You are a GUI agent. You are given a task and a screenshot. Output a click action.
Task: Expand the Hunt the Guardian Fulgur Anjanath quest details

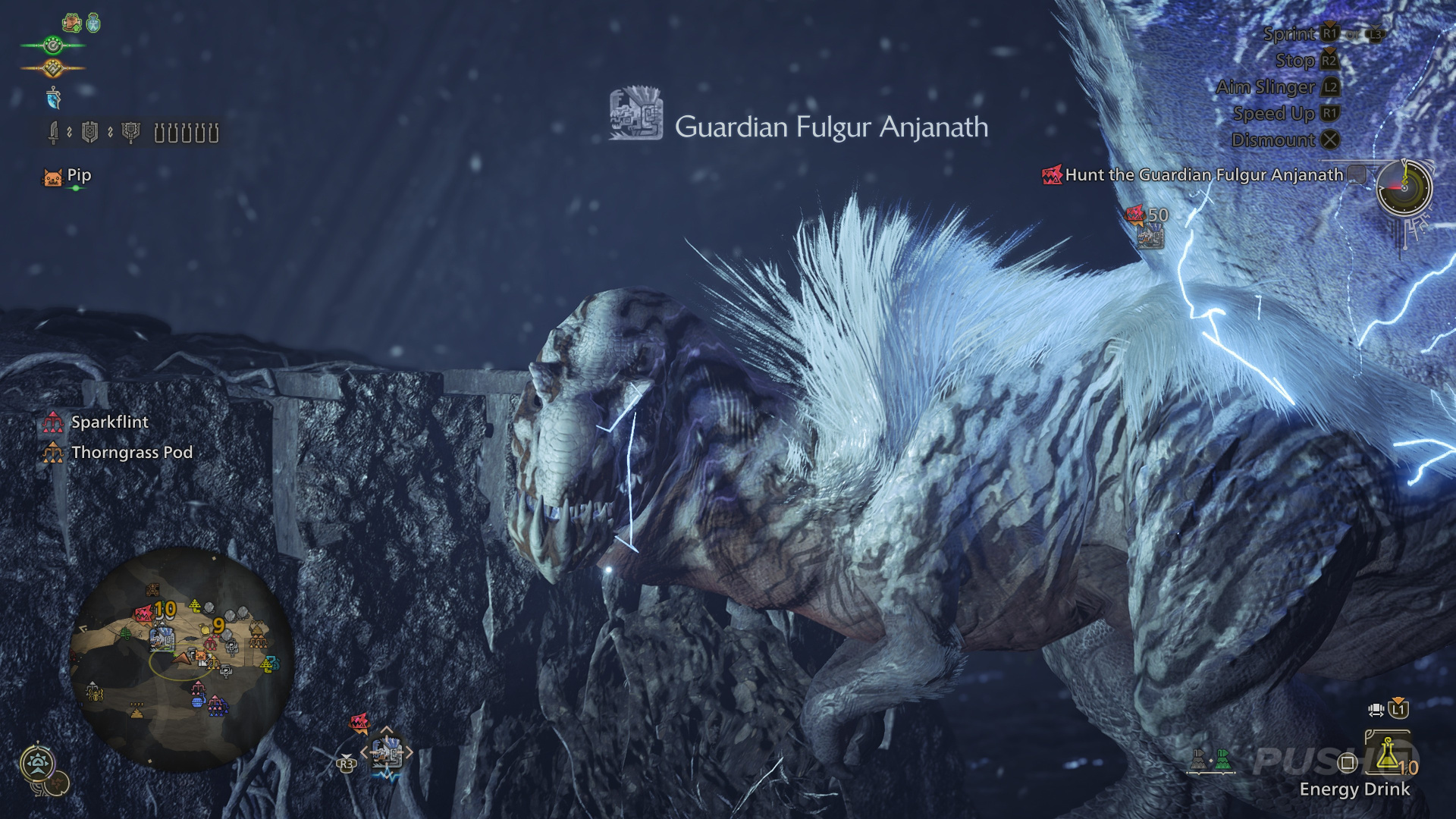1356,174
